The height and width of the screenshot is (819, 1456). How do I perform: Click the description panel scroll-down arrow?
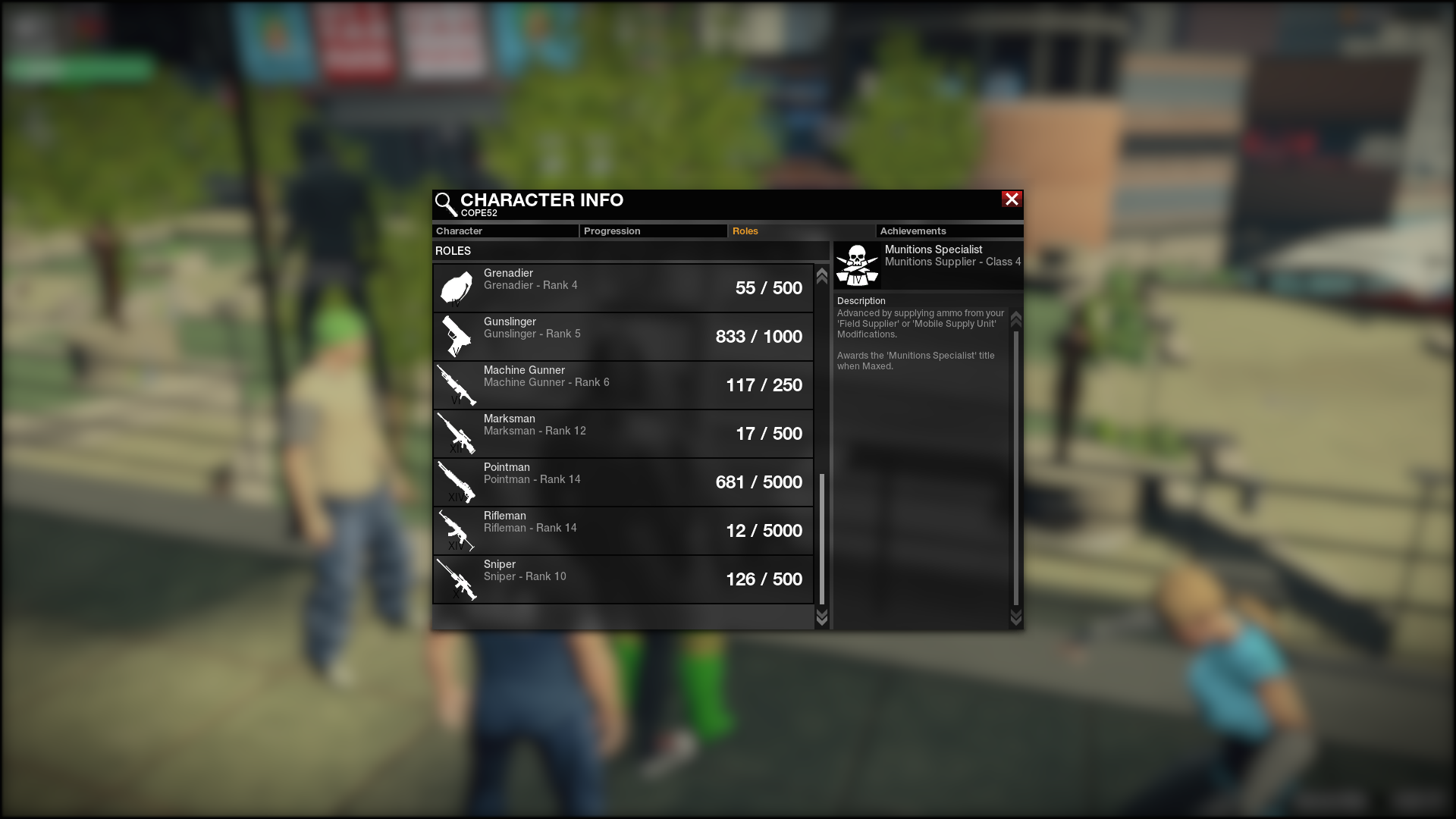[1016, 617]
